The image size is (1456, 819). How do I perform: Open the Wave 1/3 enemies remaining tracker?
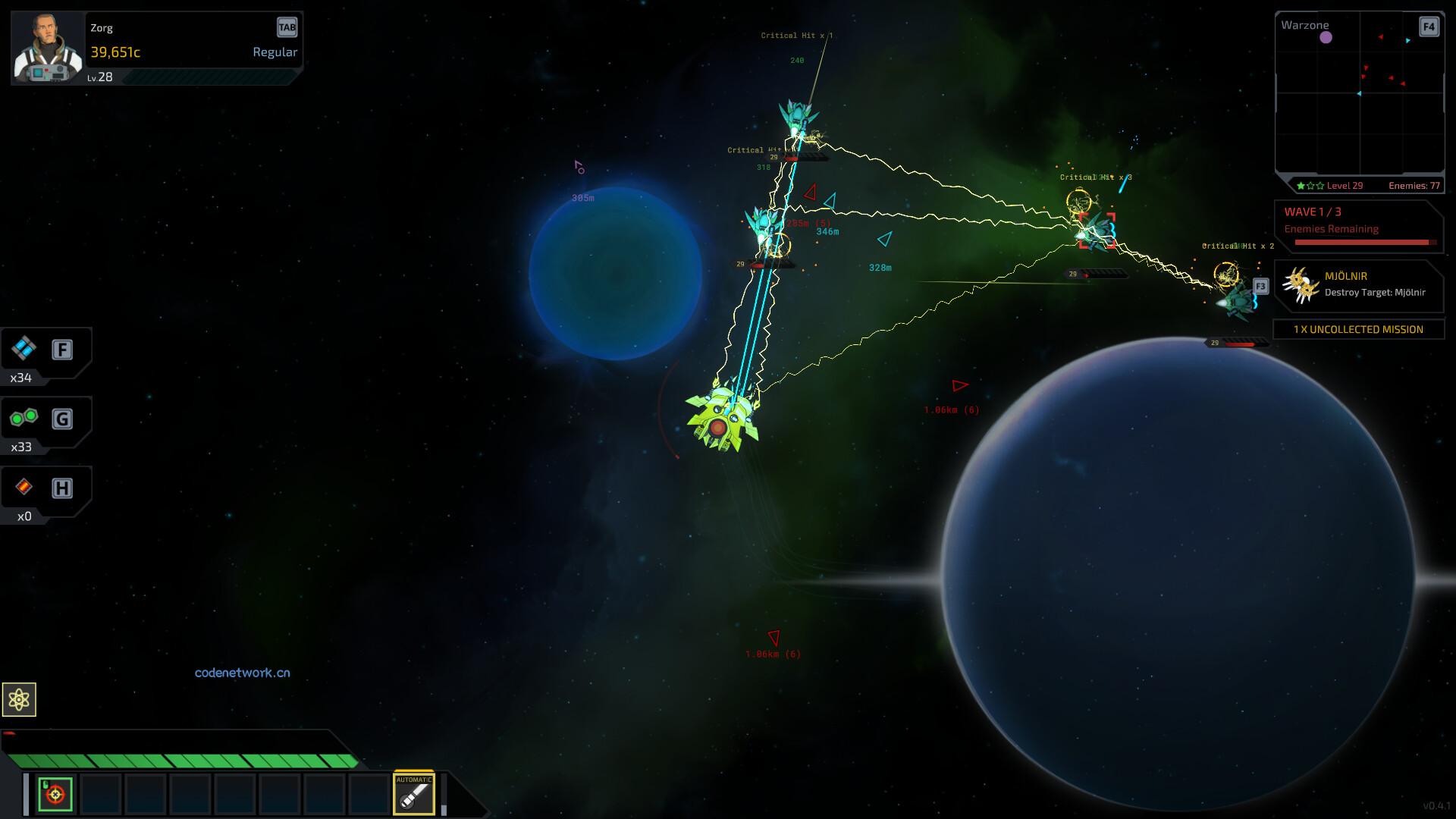[x=1358, y=227]
